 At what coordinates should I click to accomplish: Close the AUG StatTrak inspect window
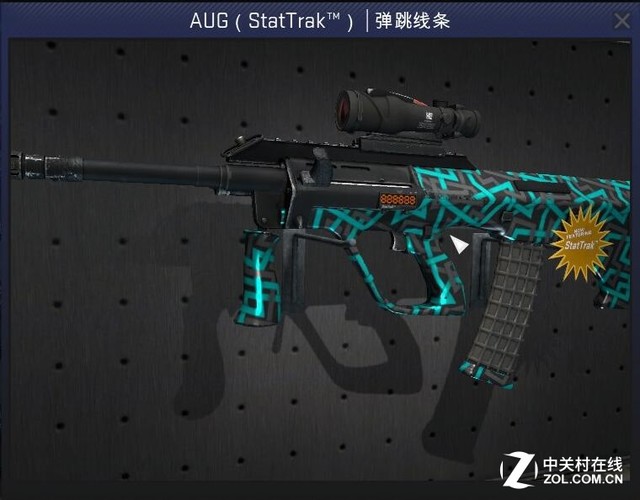coord(621,20)
